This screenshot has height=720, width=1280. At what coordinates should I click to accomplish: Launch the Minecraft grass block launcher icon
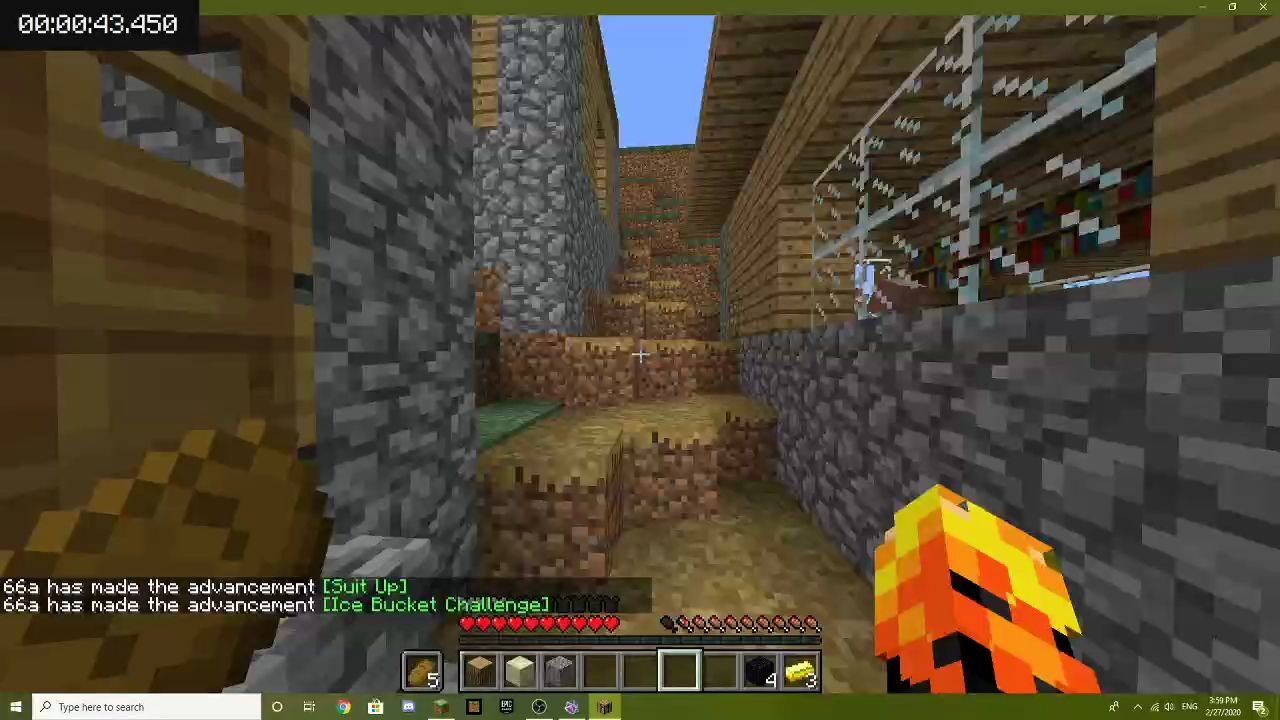440,707
